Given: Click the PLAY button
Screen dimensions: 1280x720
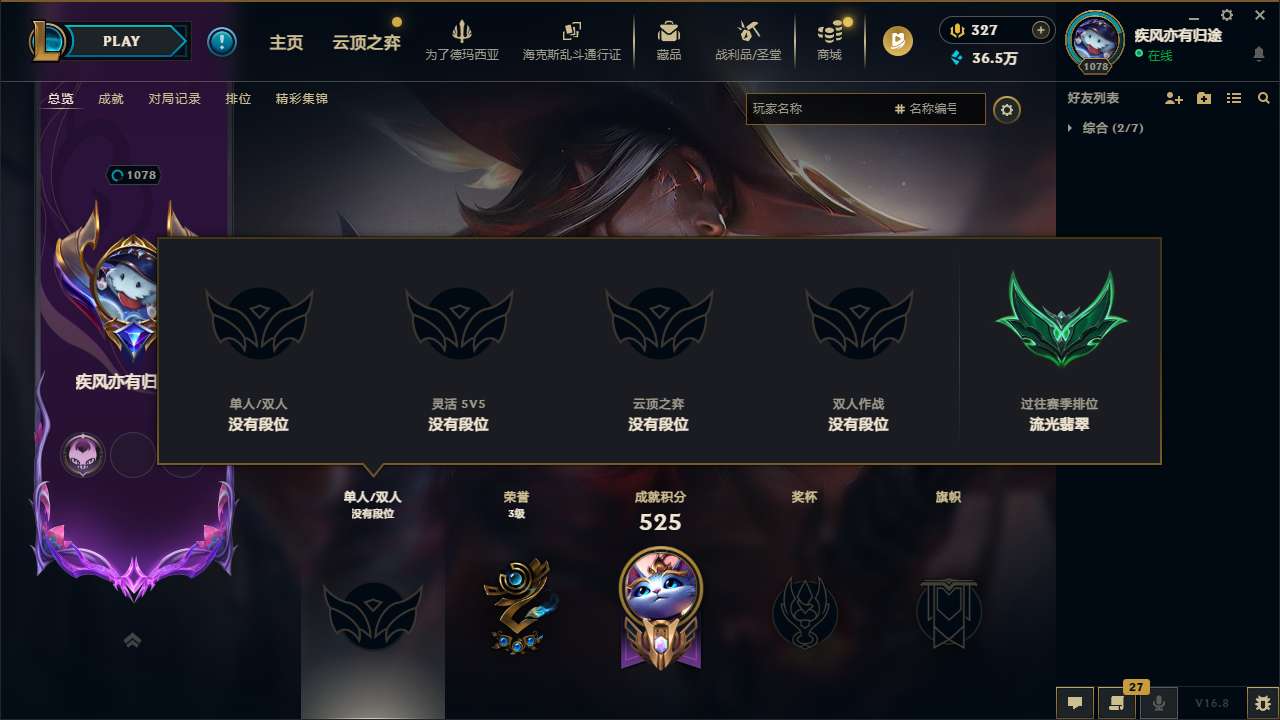Looking at the screenshot, I should pos(121,41).
